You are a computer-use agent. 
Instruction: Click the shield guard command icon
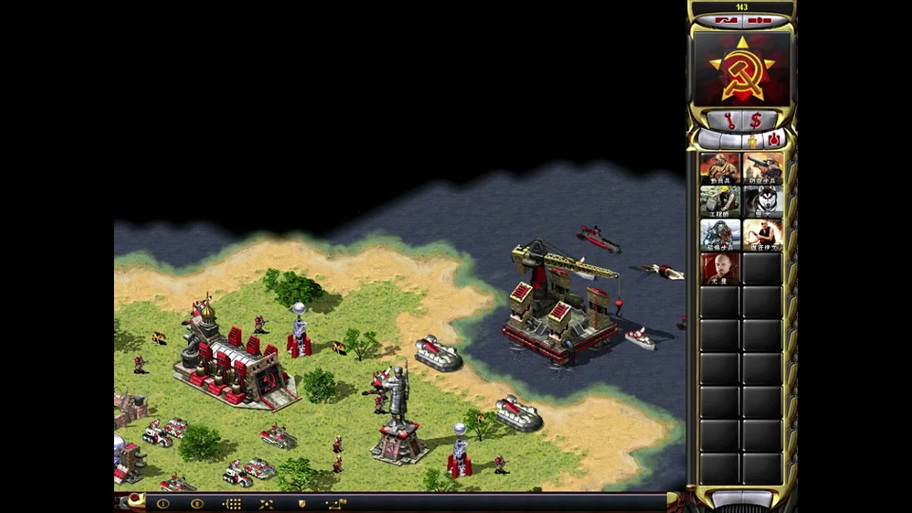pos(301,503)
